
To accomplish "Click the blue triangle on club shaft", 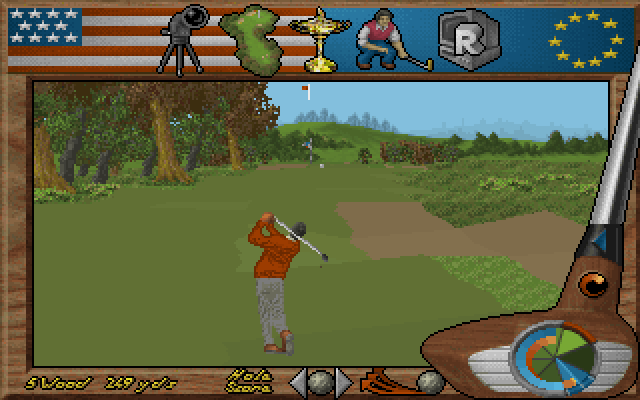I will 599,241.
